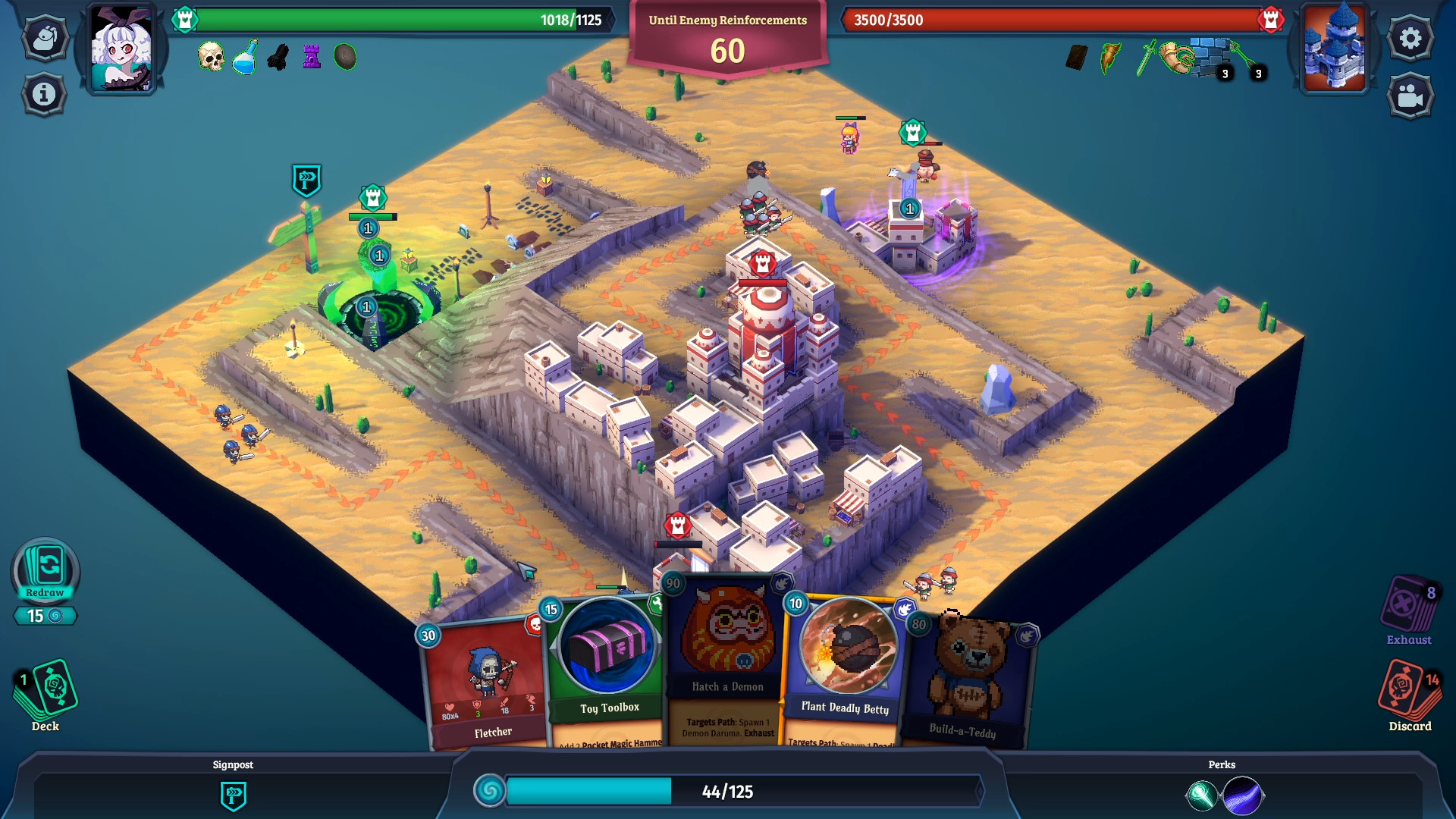Select the purple slash perk
The image size is (1456, 819).
click(x=1243, y=795)
